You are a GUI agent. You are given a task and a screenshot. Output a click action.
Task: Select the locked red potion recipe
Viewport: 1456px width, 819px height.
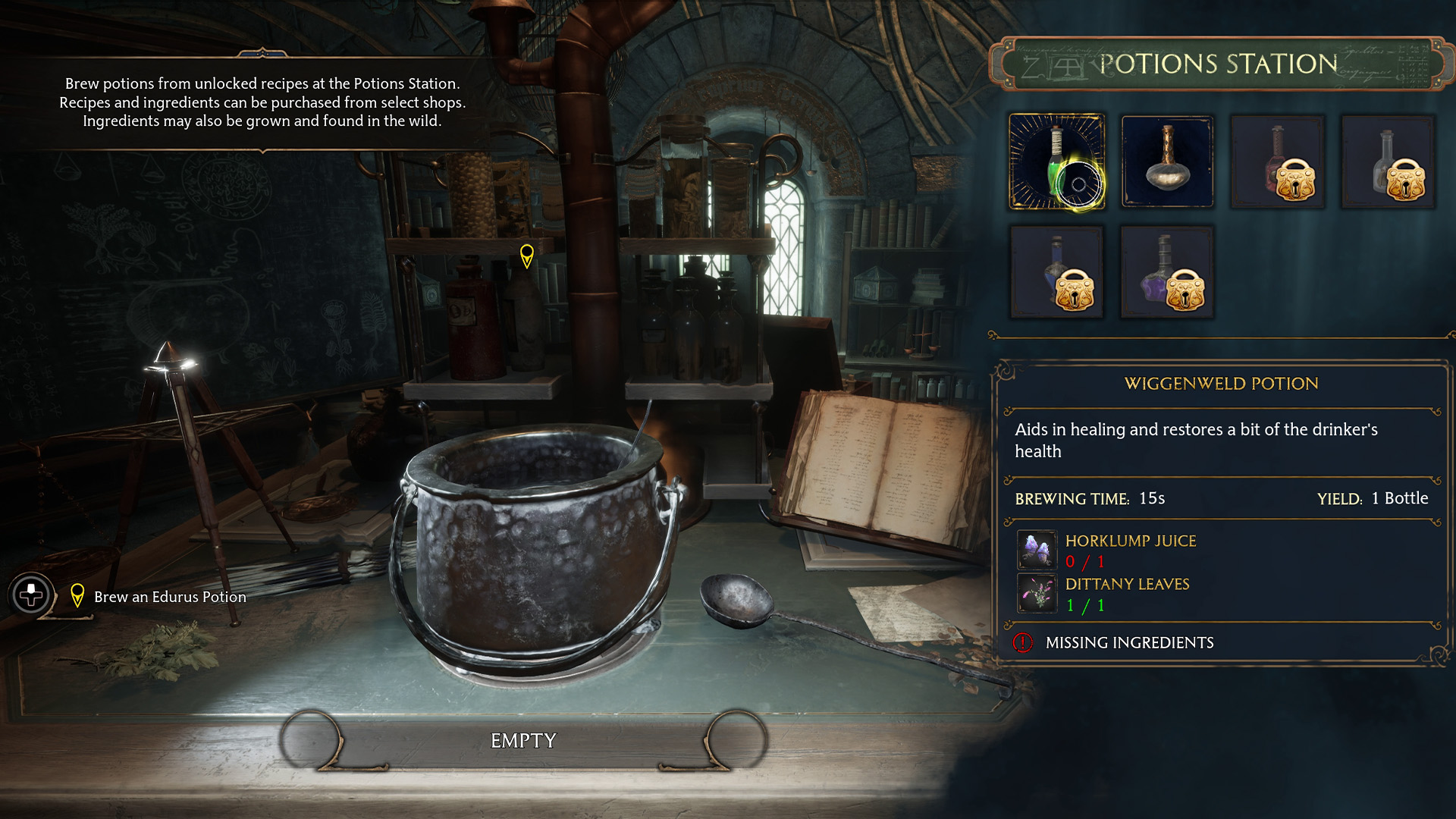[x=1278, y=162]
